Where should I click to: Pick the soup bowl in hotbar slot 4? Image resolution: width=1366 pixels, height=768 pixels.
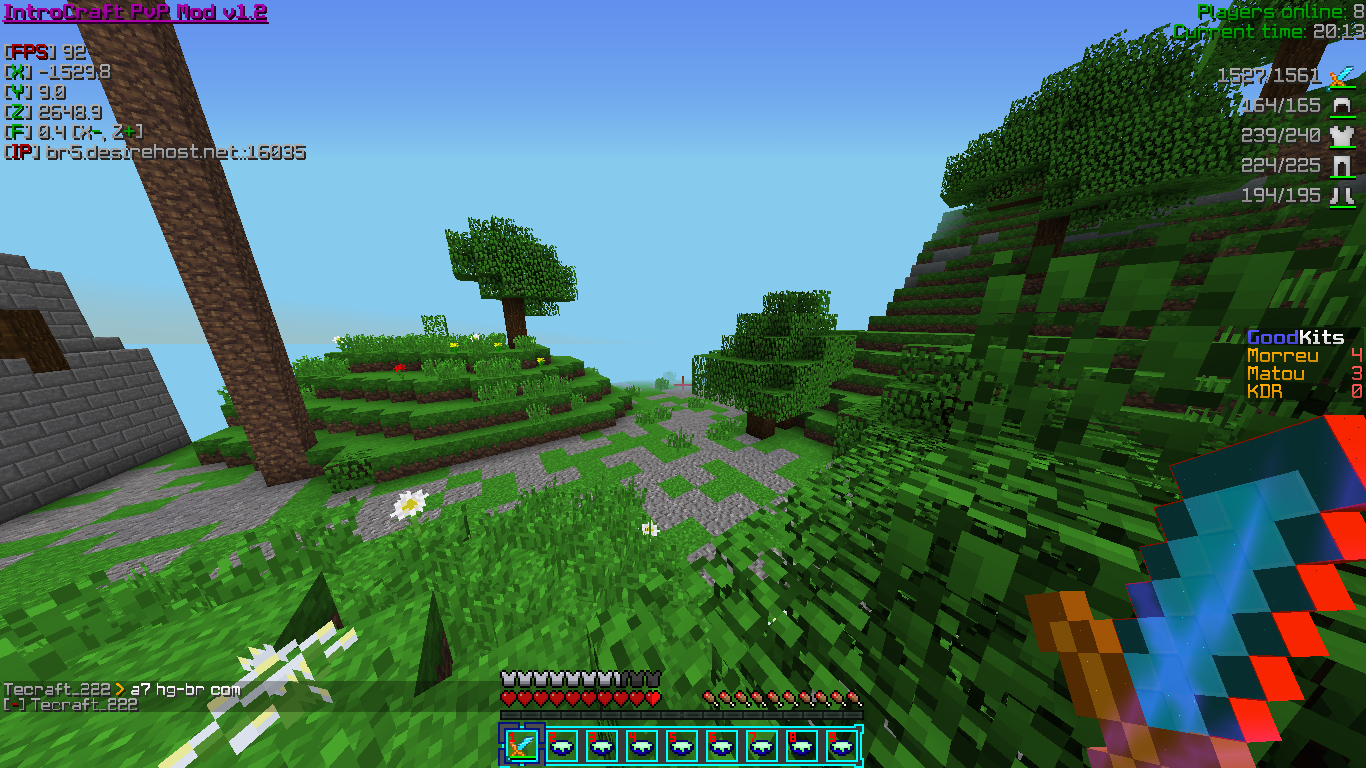point(641,745)
